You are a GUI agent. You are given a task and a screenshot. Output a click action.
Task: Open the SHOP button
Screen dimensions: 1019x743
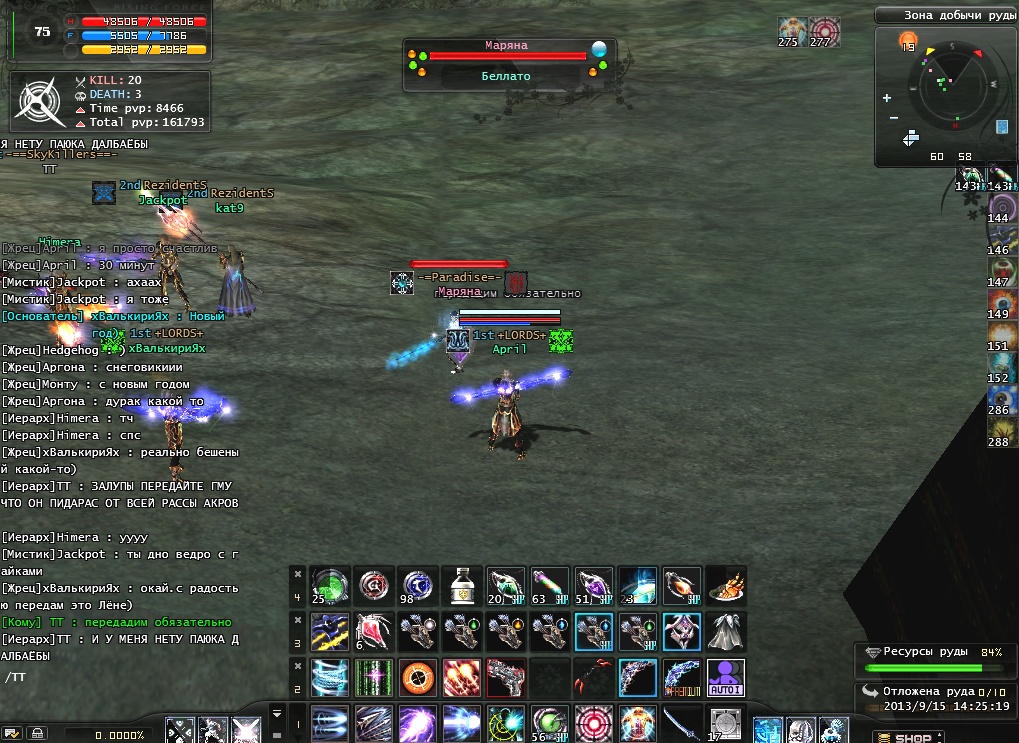point(910,738)
